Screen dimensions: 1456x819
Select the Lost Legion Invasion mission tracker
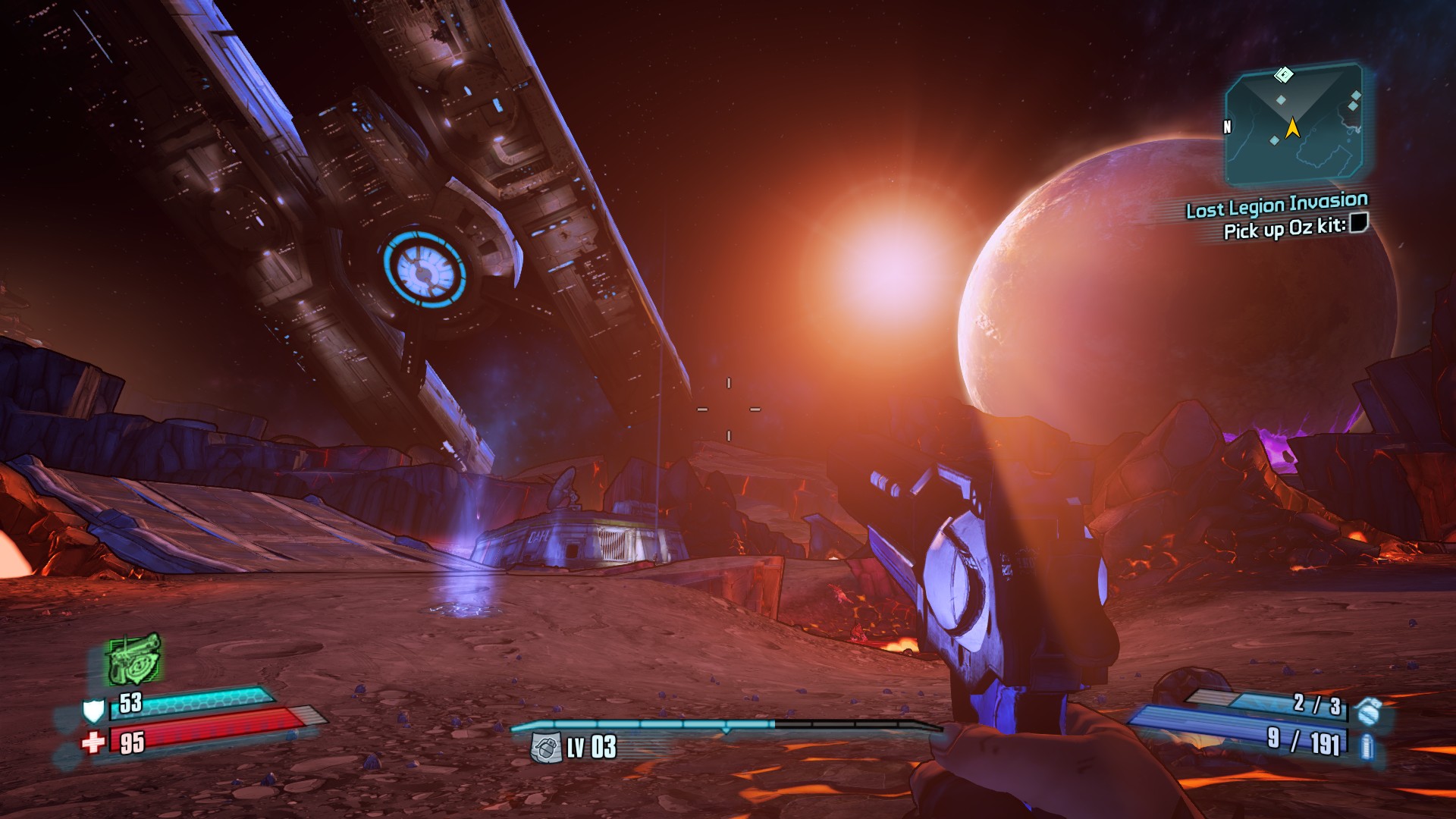pos(1276,205)
